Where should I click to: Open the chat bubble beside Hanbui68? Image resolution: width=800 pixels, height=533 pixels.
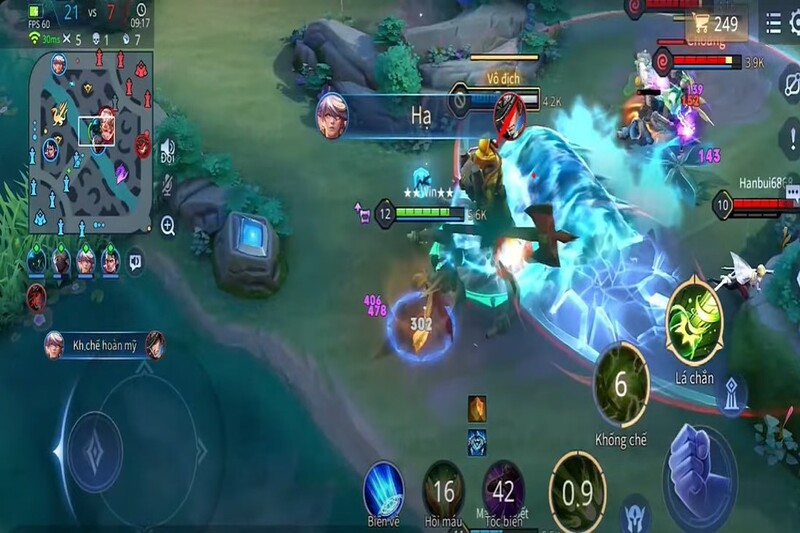coord(791,192)
